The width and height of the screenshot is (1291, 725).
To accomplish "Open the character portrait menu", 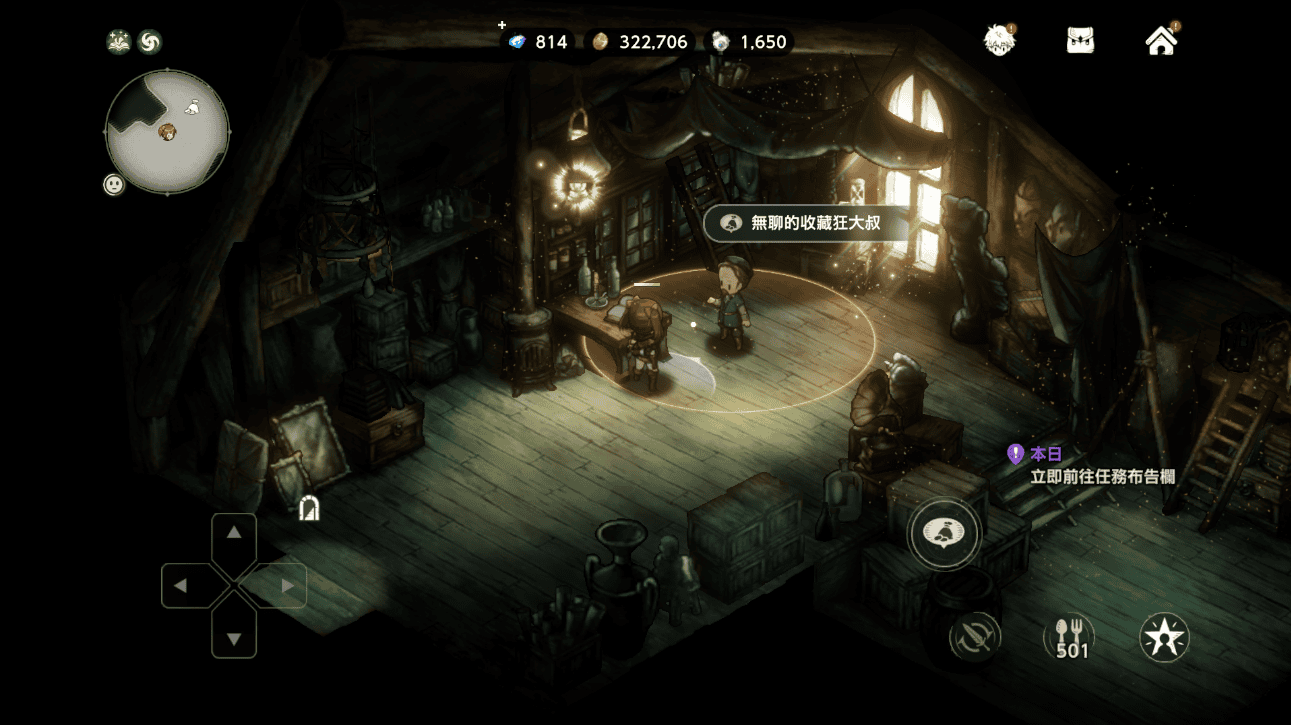I will coord(998,41).
